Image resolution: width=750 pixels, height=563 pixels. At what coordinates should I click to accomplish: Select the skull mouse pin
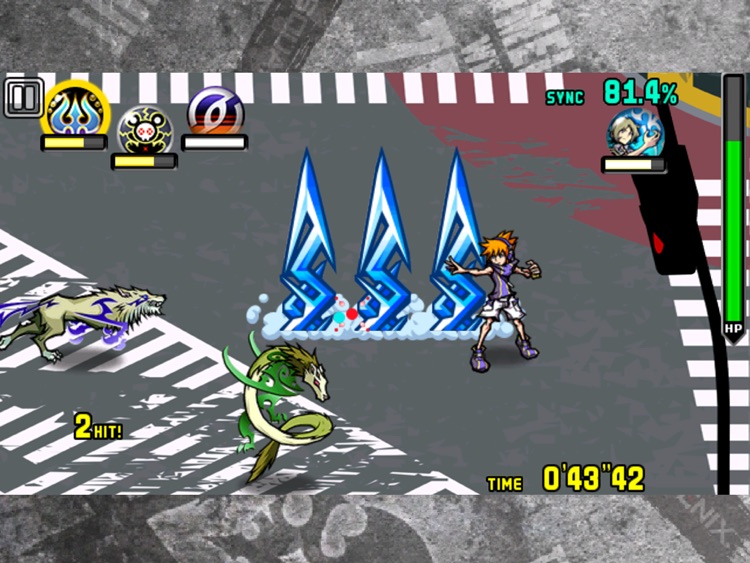point(144,128)
